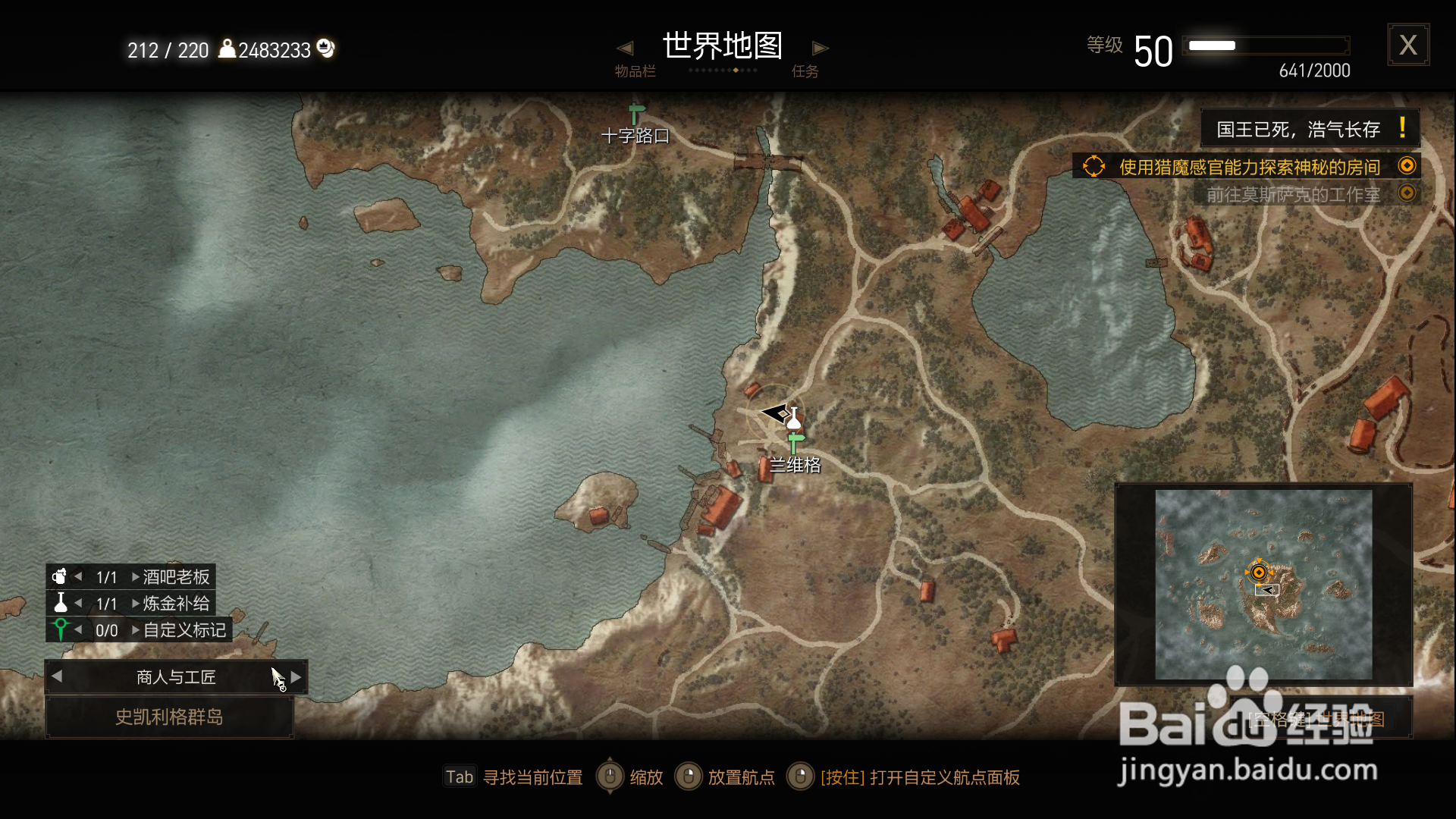Select the 十字路口 signpost marker
1456x819 pixels.
point(632,114)
